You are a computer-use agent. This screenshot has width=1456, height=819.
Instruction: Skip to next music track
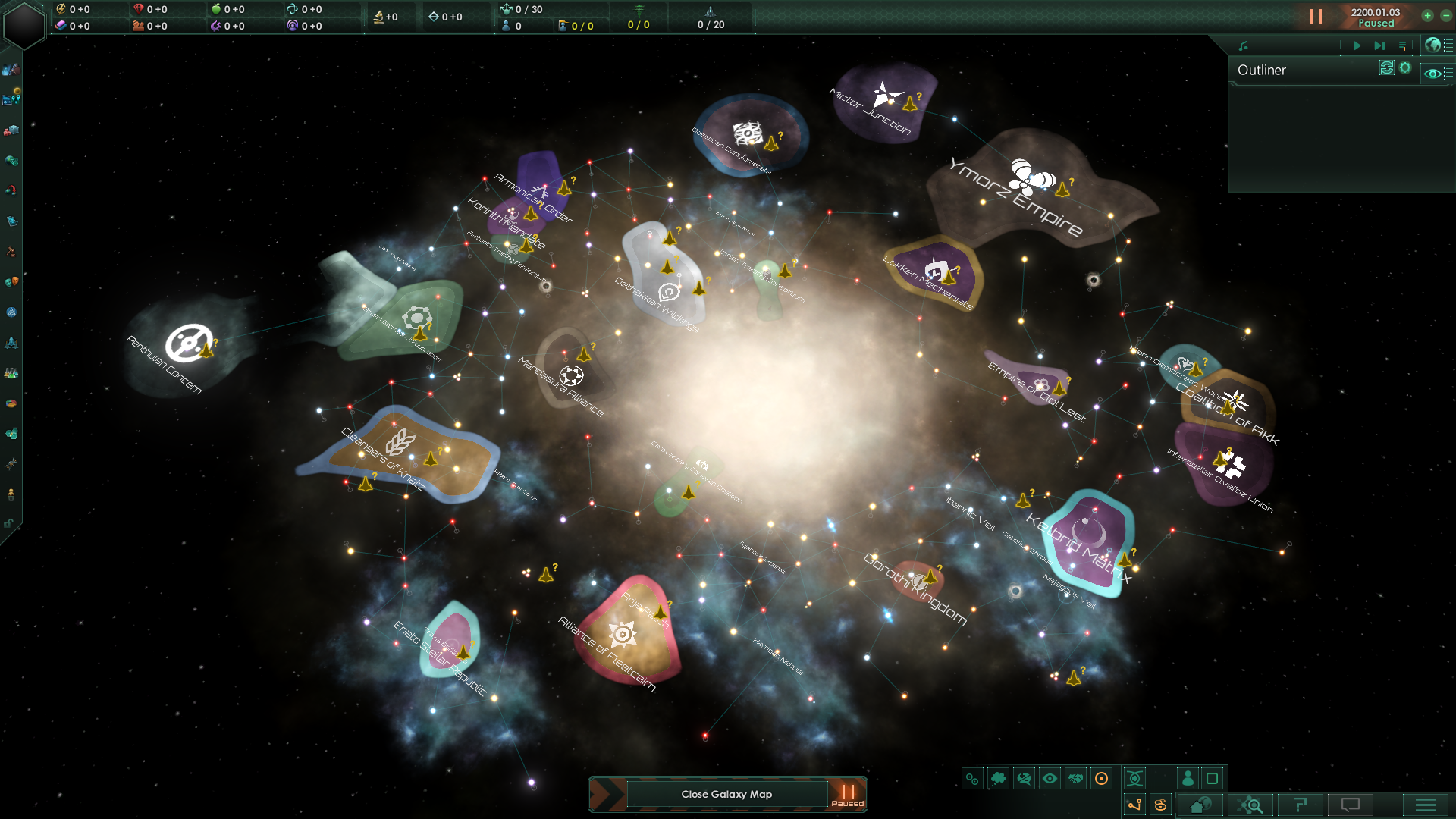(1379, 45)
